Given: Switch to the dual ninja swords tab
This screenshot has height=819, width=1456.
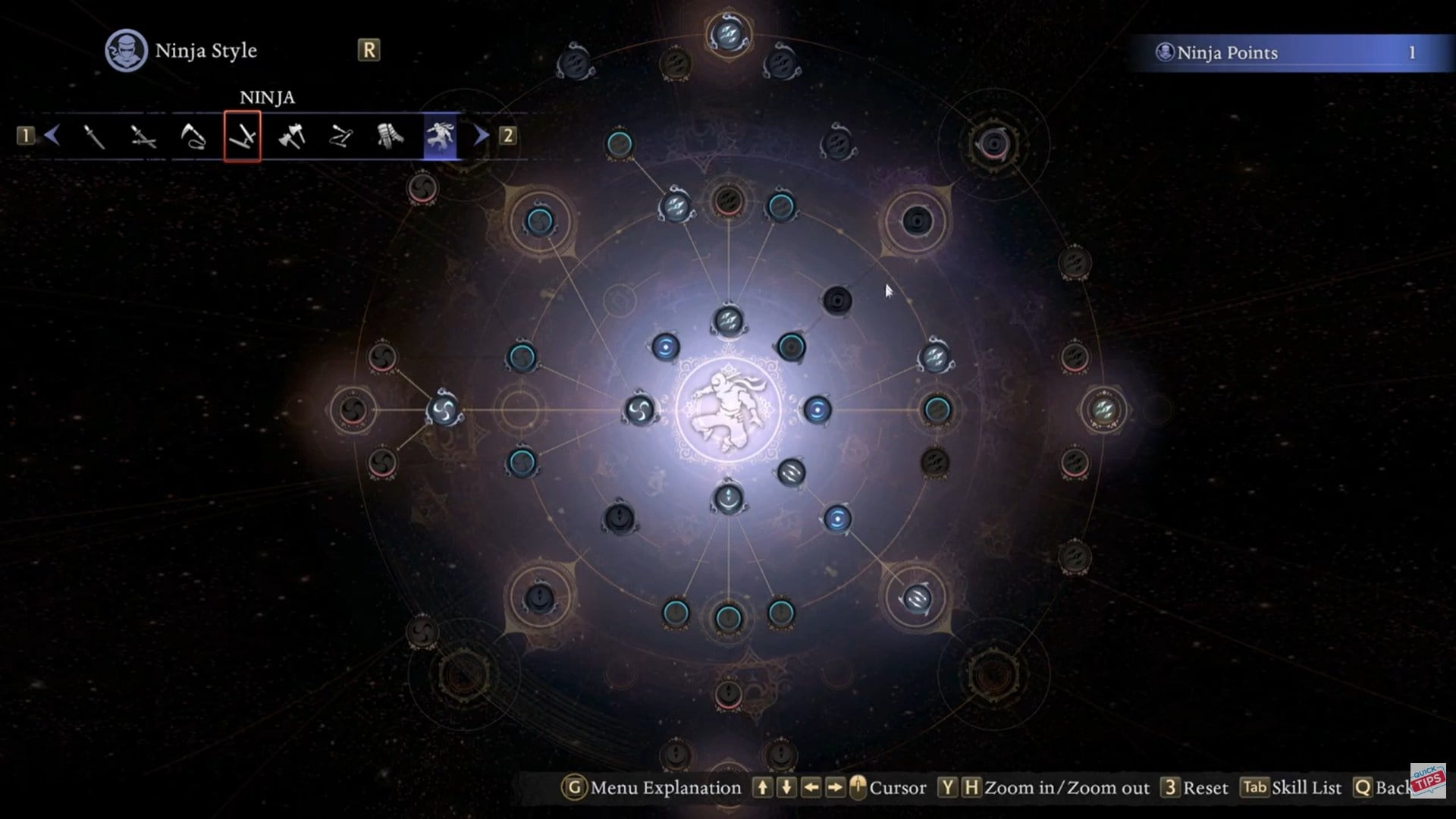Looking at the screenshot, I should (x=143, y=136).
